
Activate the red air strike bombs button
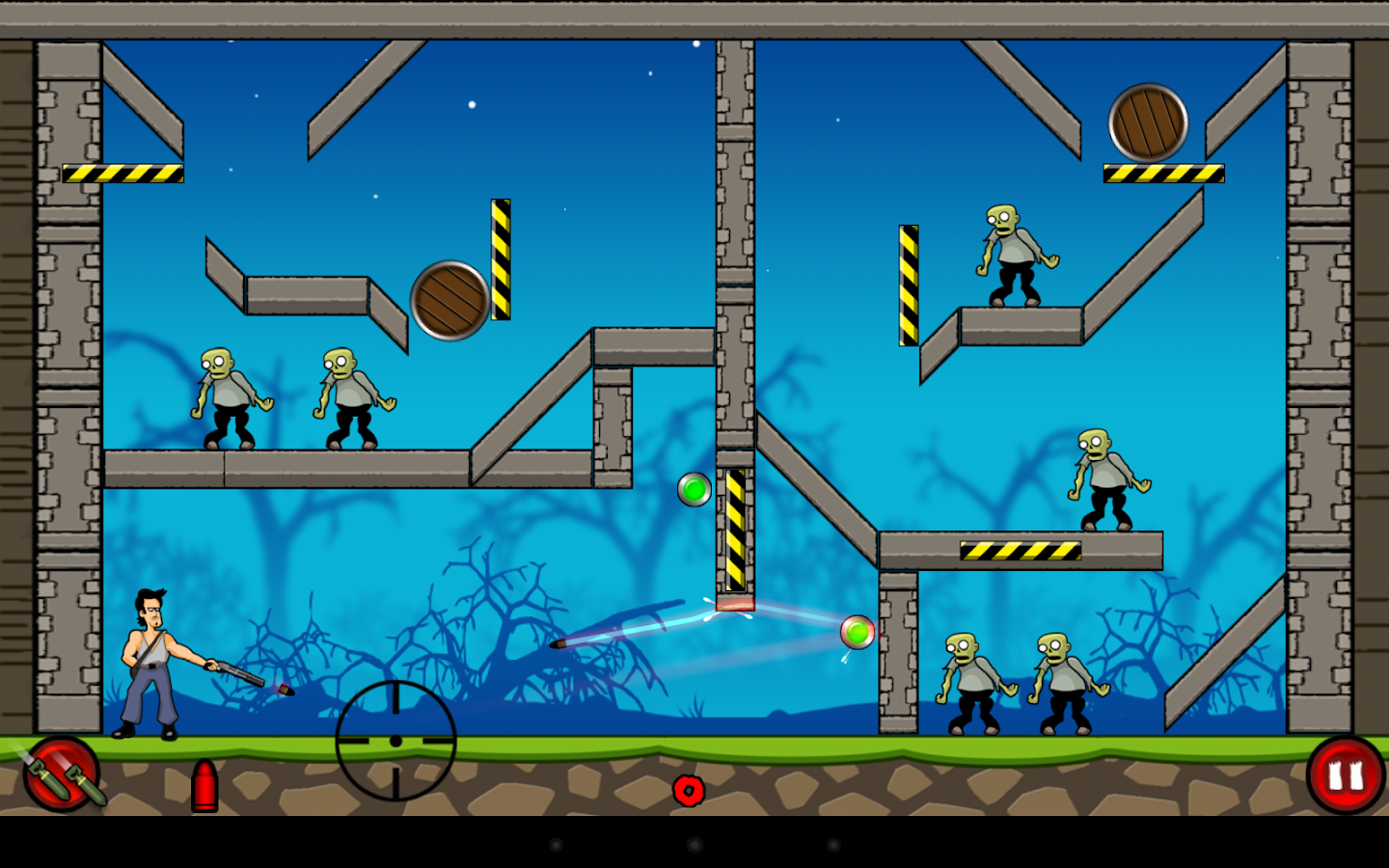[62, 774]
